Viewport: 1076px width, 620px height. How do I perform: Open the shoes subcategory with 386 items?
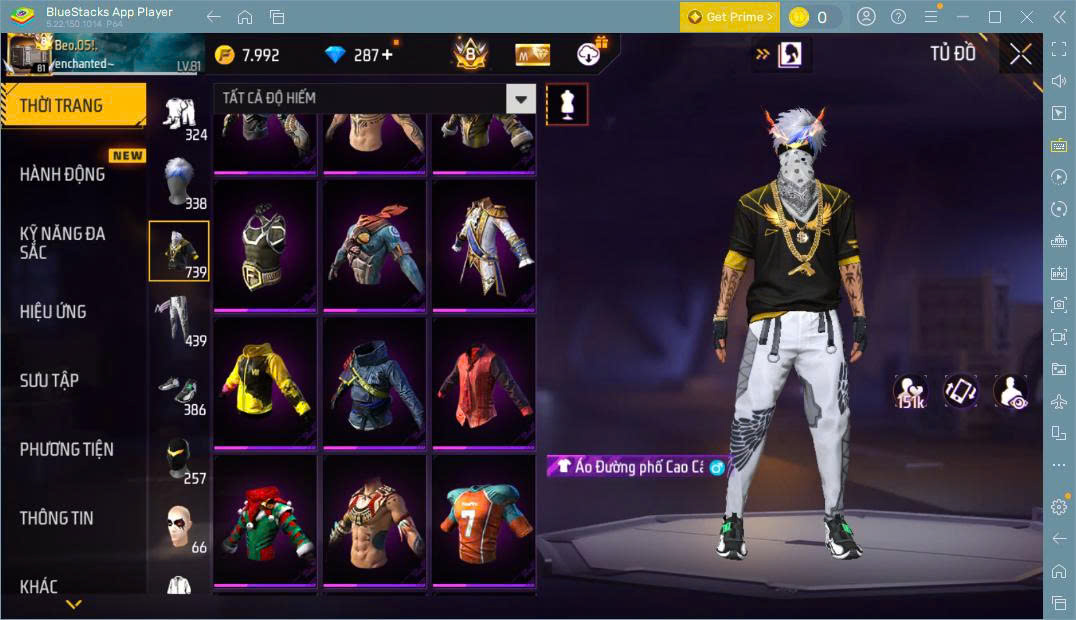point(179,390)
